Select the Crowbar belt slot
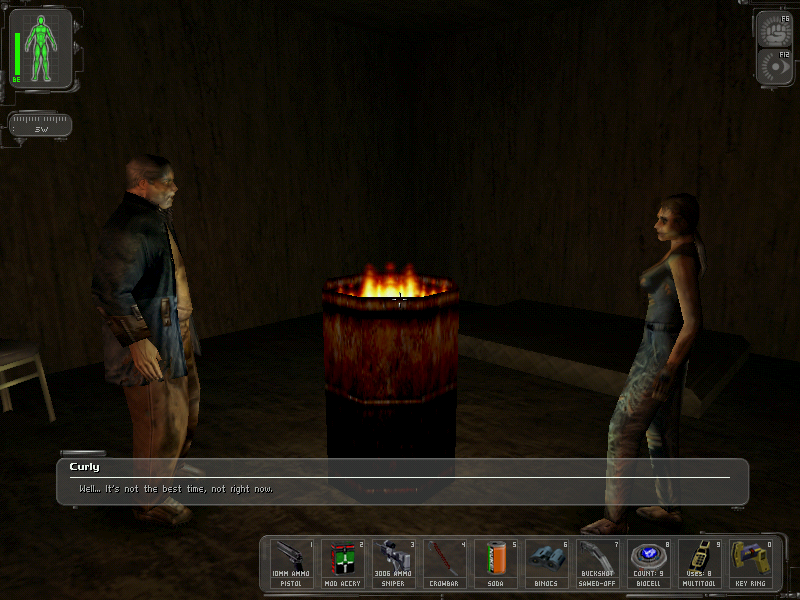Viewport: 800px width, 600px height. [445, 563]
